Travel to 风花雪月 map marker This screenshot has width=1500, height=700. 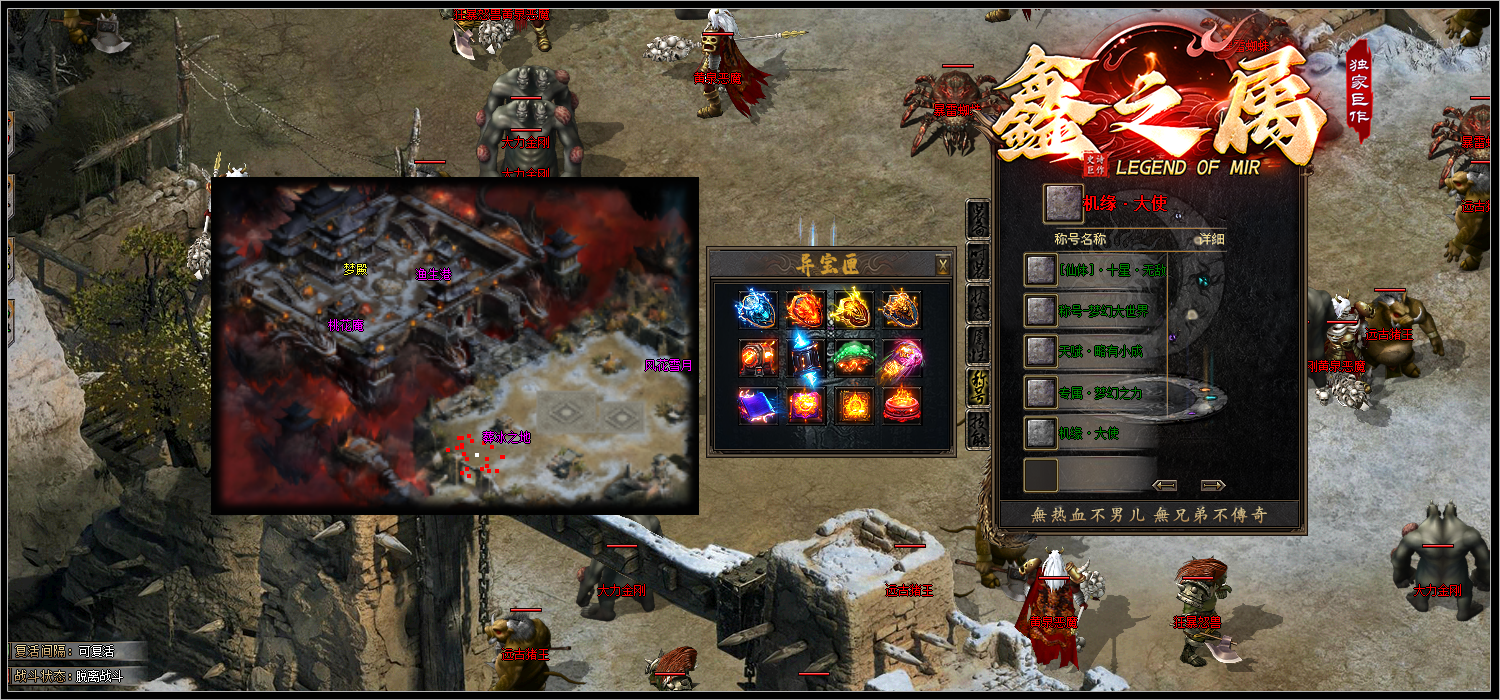[x=667, y=366]
